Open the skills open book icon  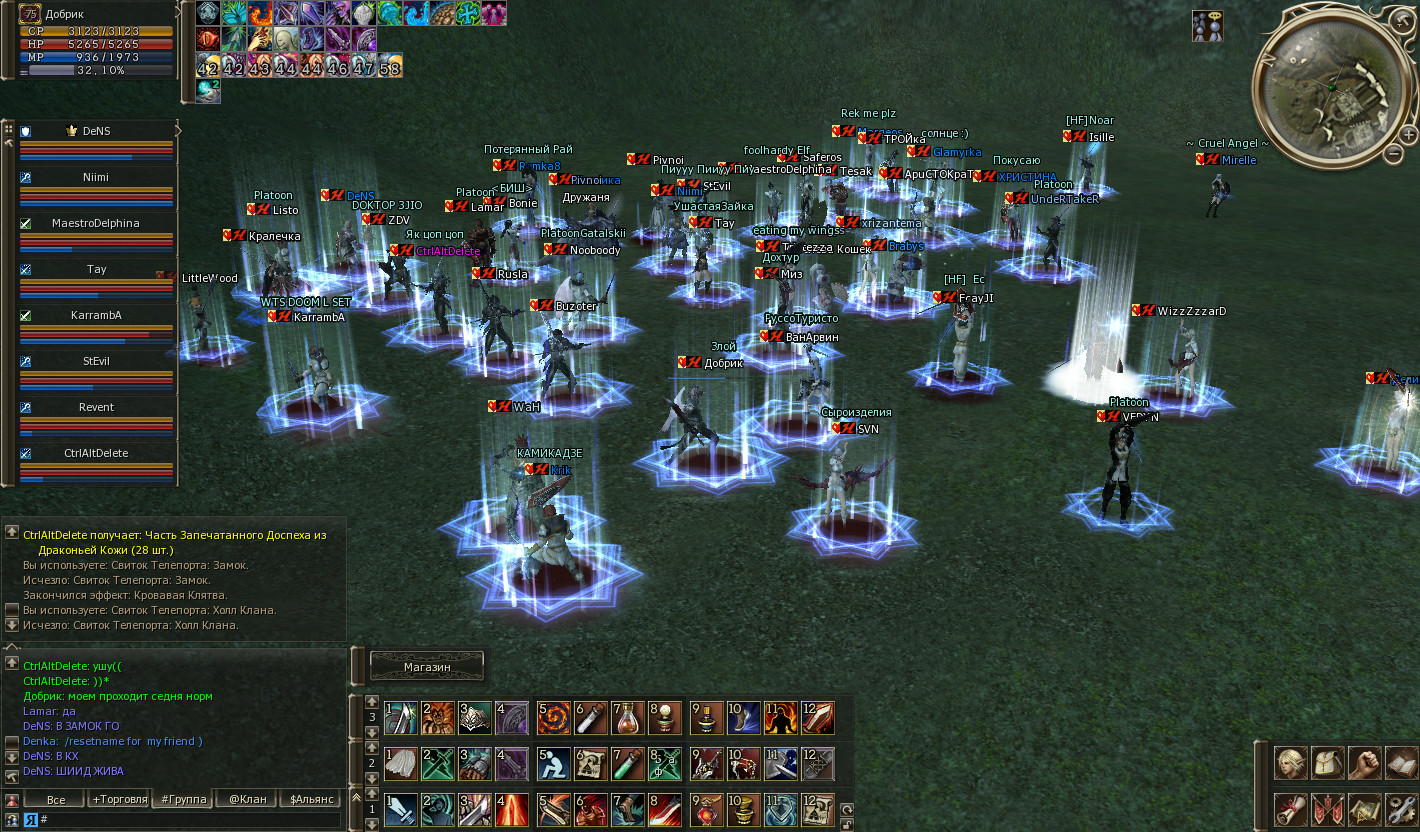(1400, 763)
